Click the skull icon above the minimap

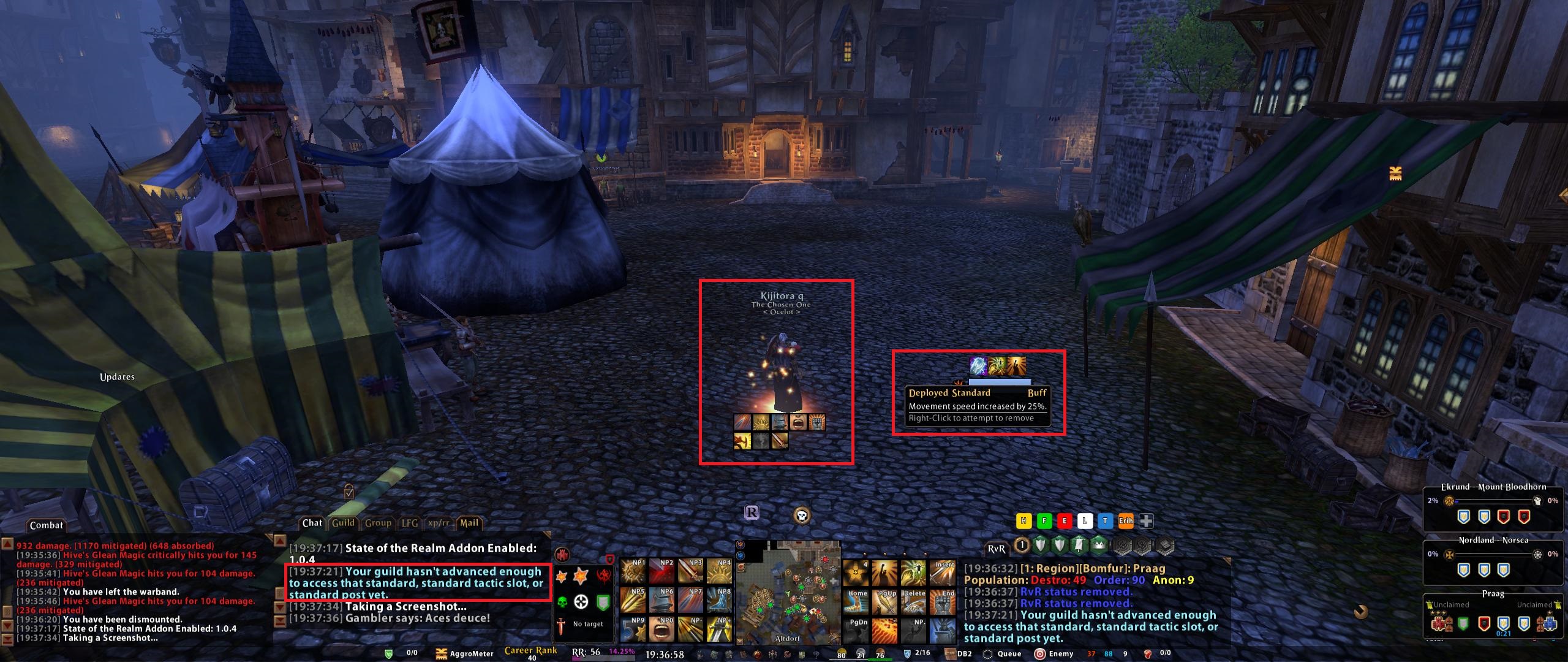(801, 515)
